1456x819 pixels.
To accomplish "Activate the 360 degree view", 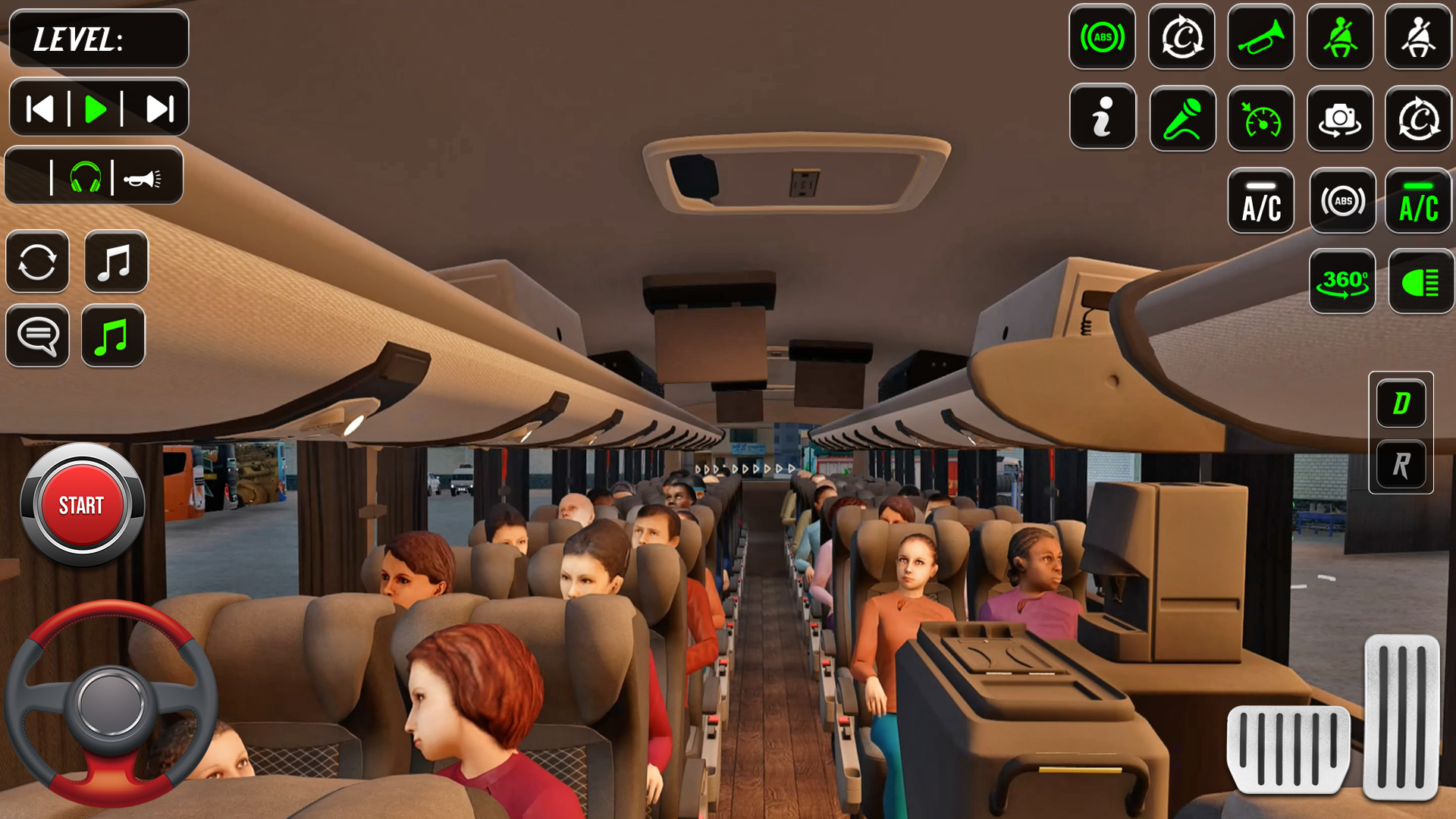I will click(1342, 281).
